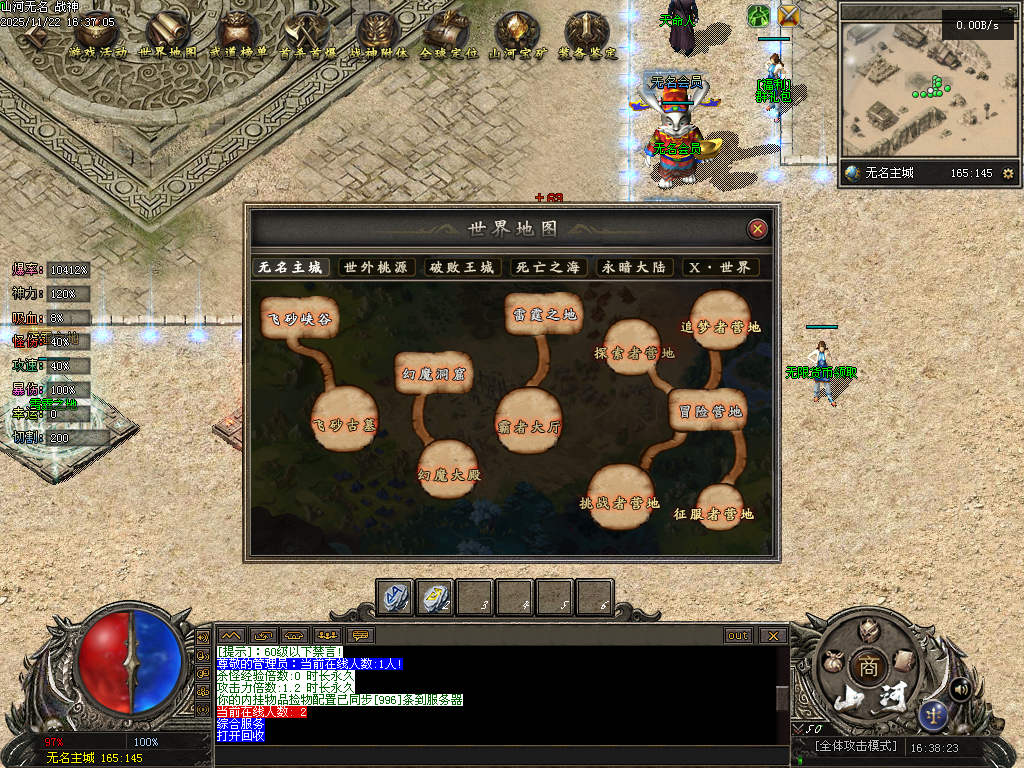Viewport: 1024px width, 768px height.
Task: Click the 商 shop button
Action: [864, 667]
